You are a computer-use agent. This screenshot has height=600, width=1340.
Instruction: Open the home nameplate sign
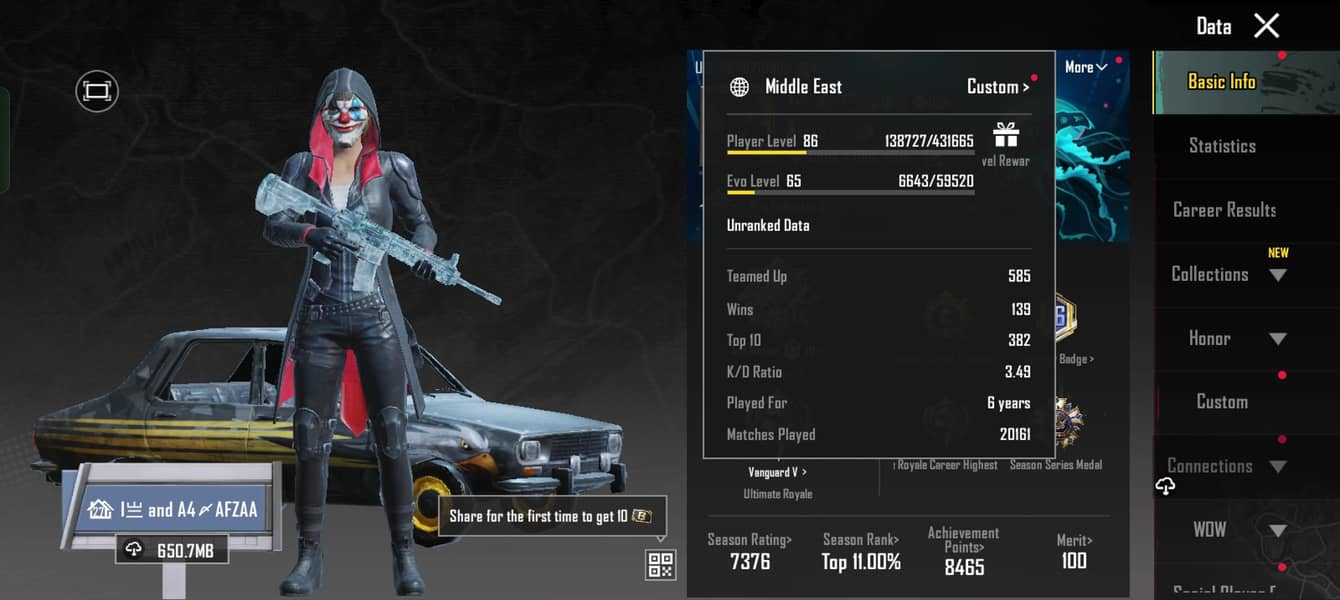(173, 510)
